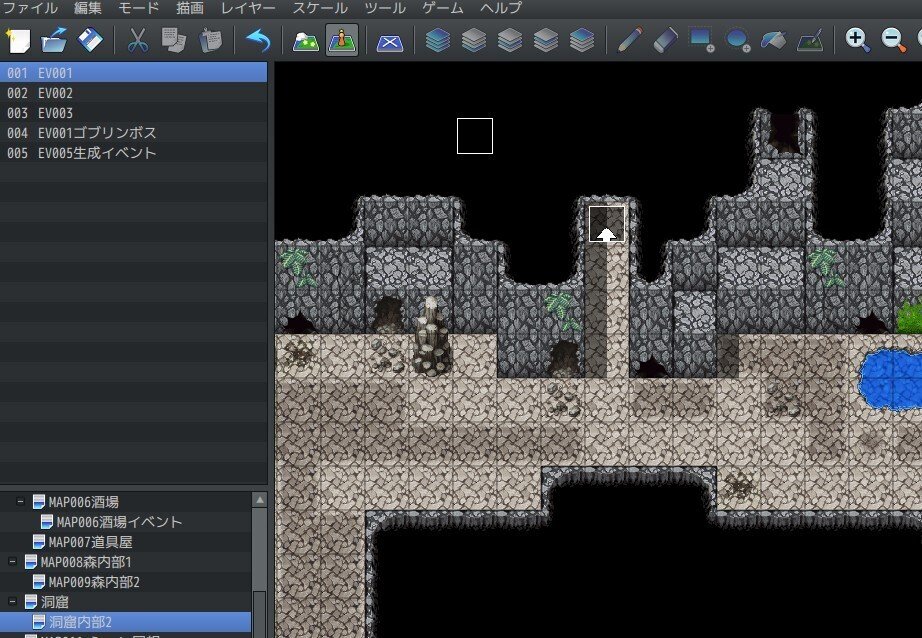Open MAP007道具屋 in the map tree

click(90, 542)
